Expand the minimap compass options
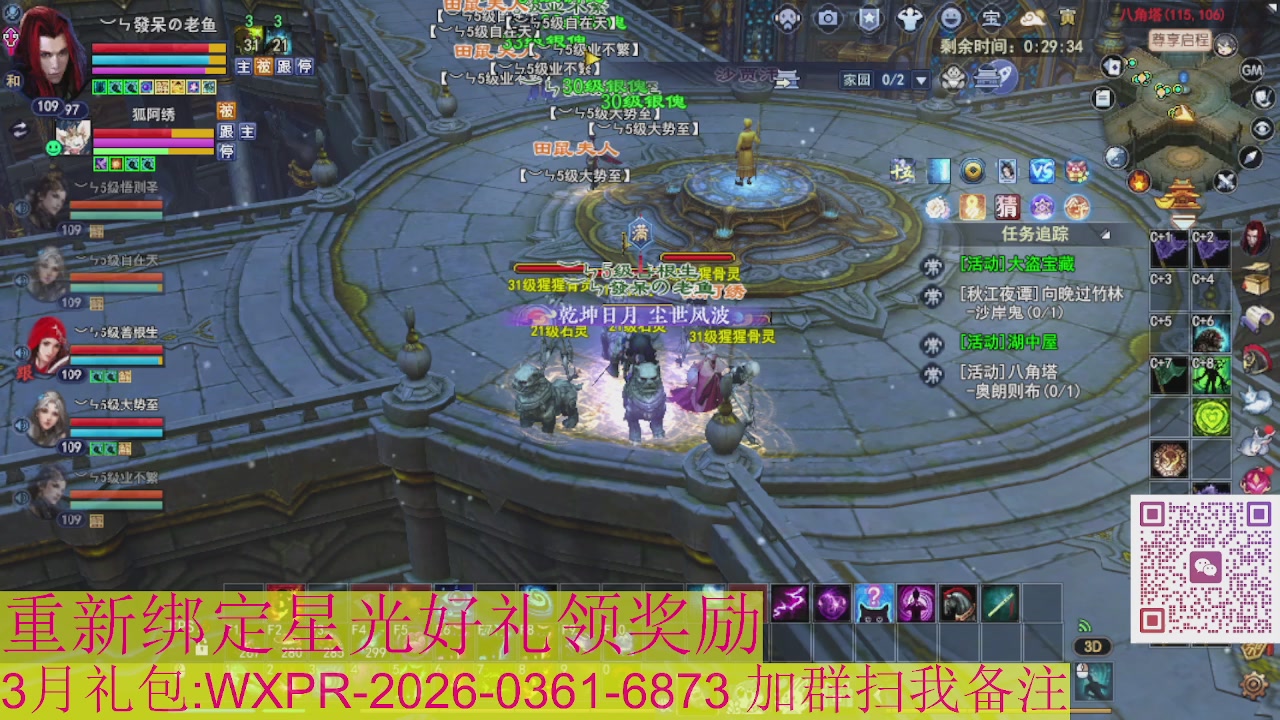The width and height of the screenshot is (1280, 720). (x=1249, y=157)
